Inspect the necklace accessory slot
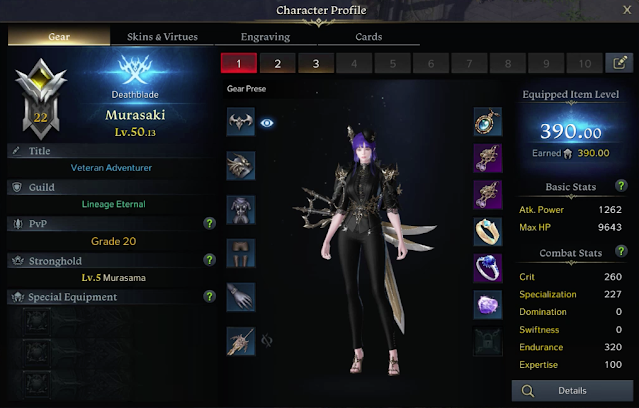 [487, 123]
